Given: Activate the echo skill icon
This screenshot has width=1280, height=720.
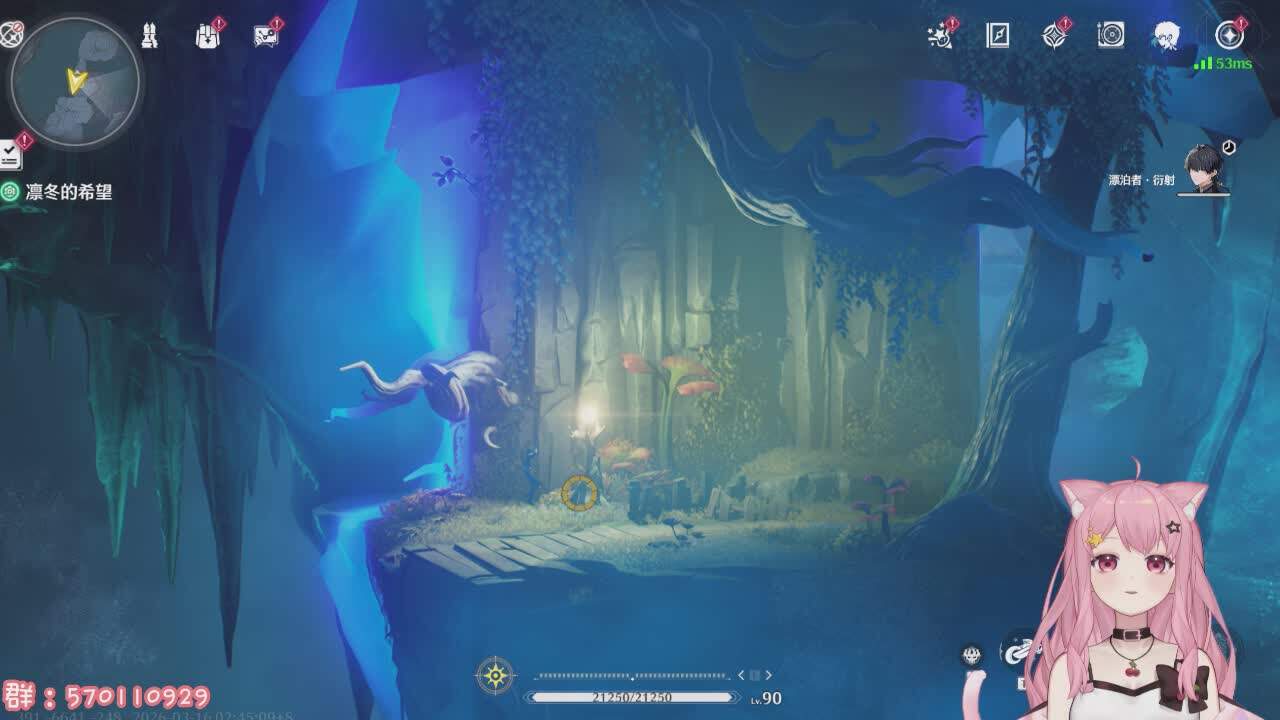Looking at the screenshot, I should pyautogui.click(x=972, y=655).
